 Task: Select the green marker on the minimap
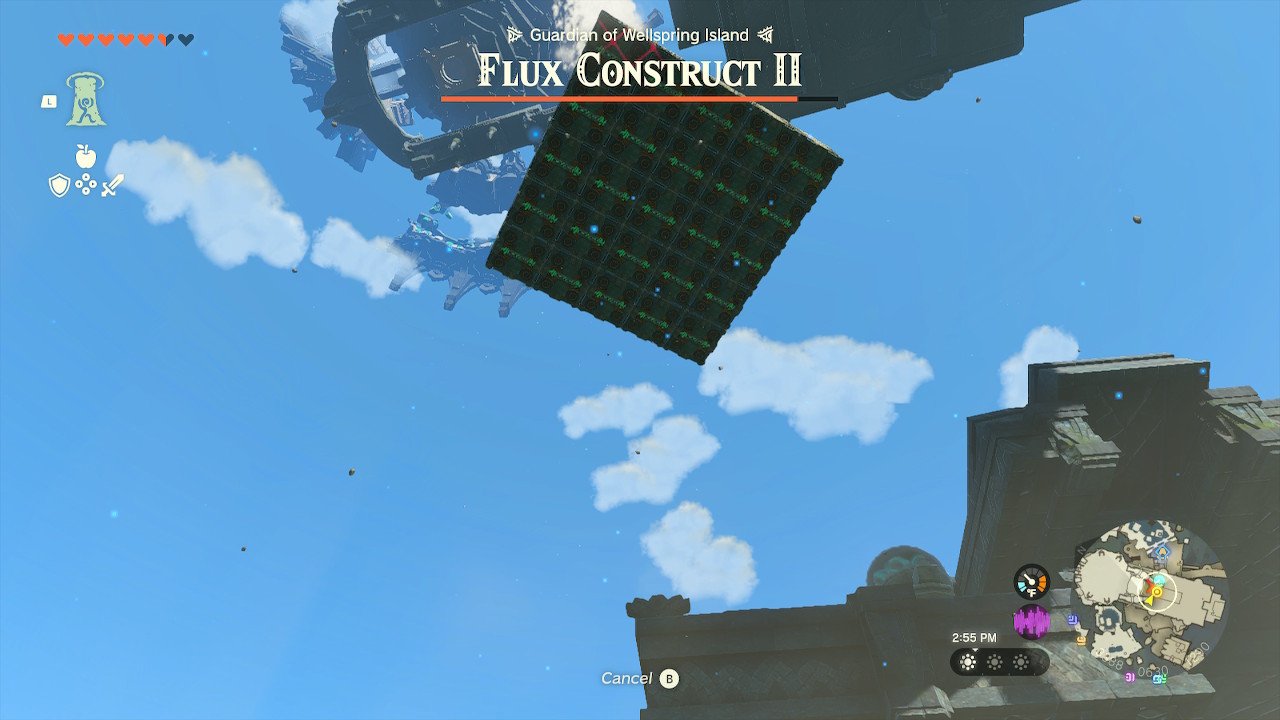[x=1162, y=679]
